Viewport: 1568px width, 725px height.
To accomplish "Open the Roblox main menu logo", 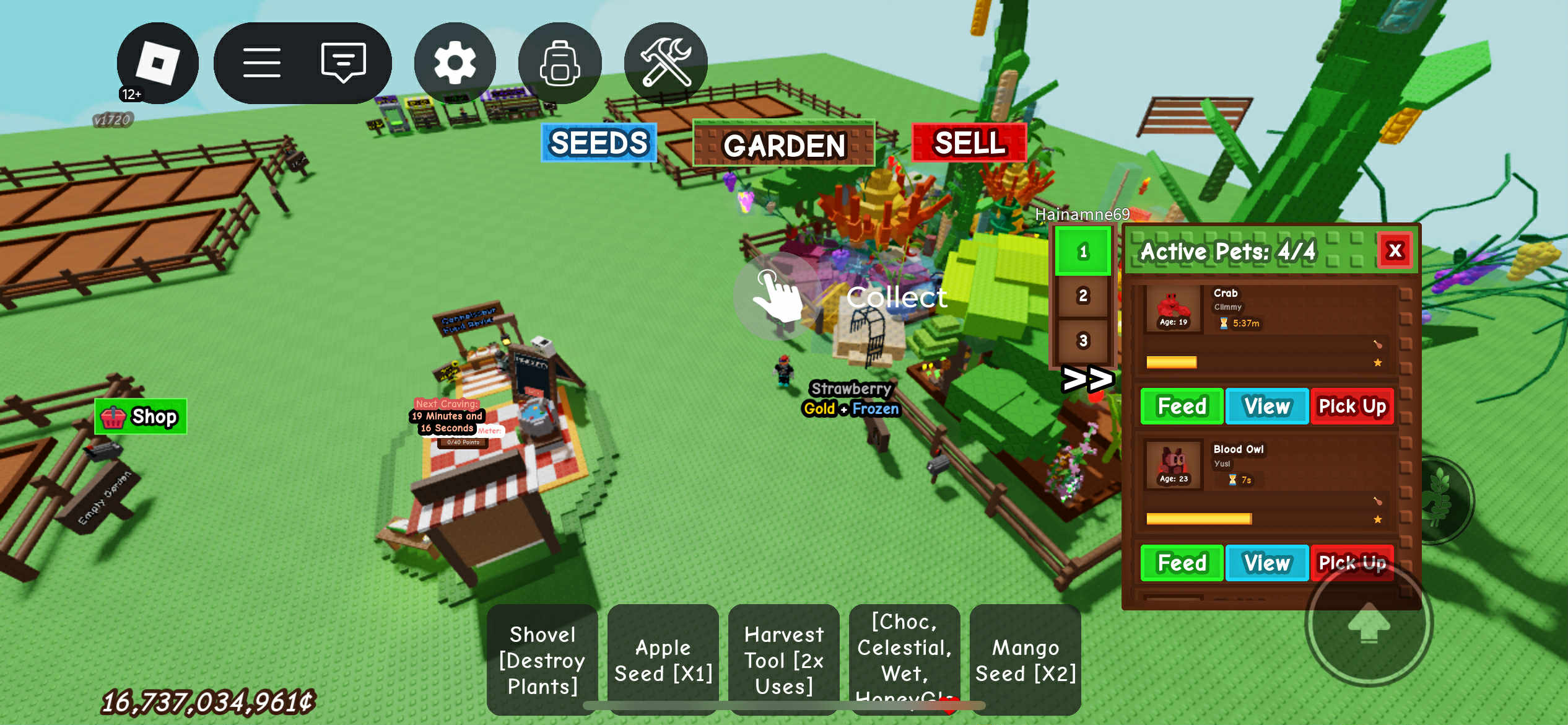I will tap(157, 63).
